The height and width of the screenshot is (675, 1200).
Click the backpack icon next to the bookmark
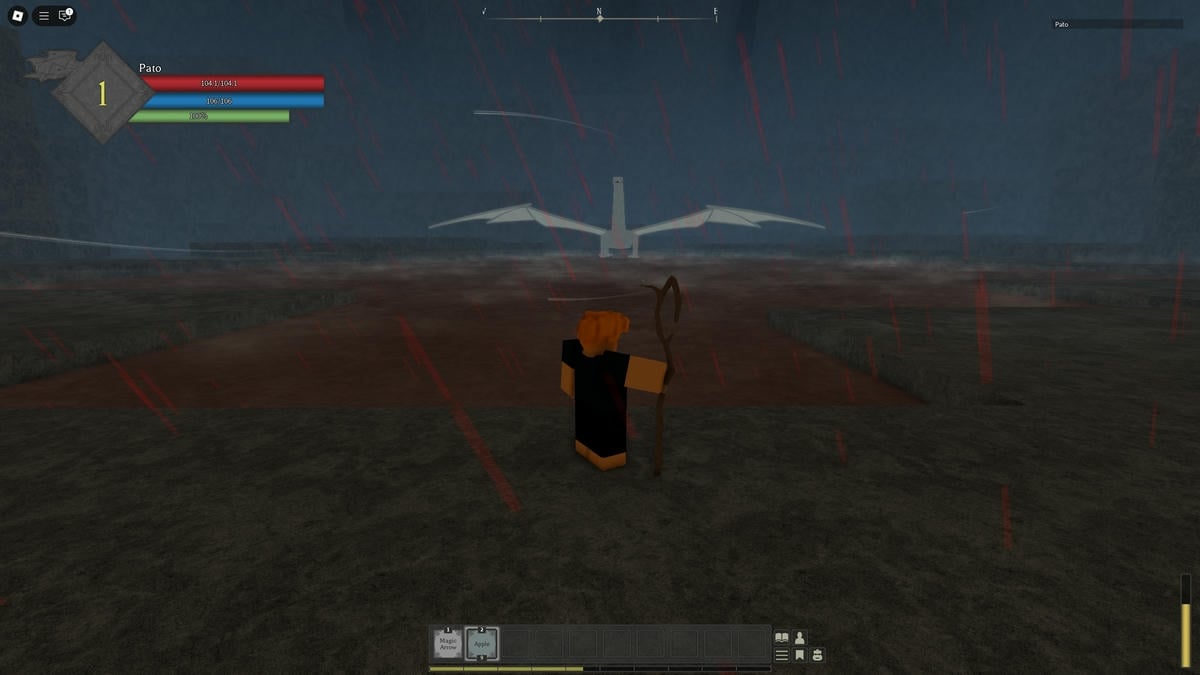[x=818, y=656]
